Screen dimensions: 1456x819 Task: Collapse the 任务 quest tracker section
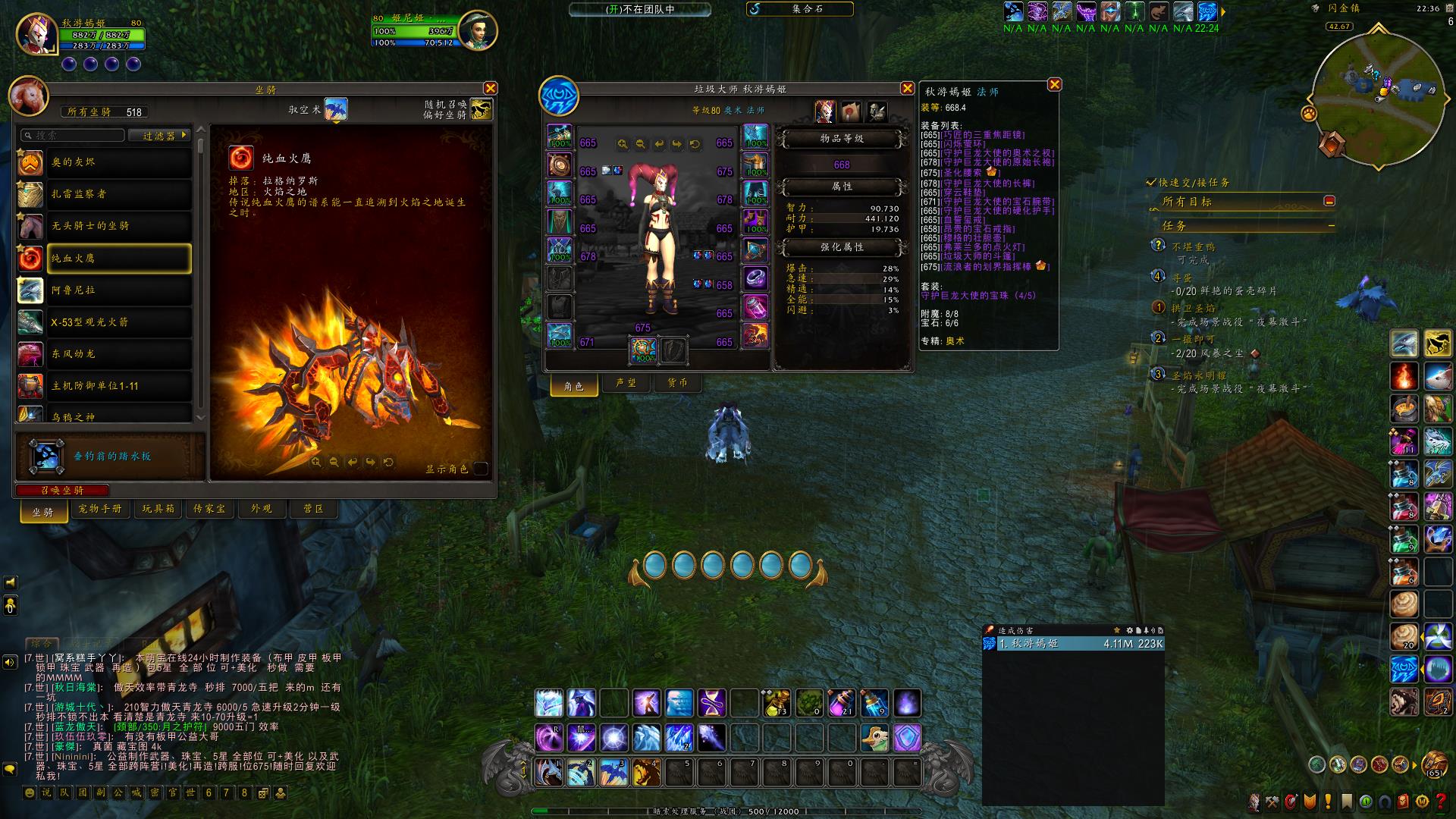click(1331, 226)
